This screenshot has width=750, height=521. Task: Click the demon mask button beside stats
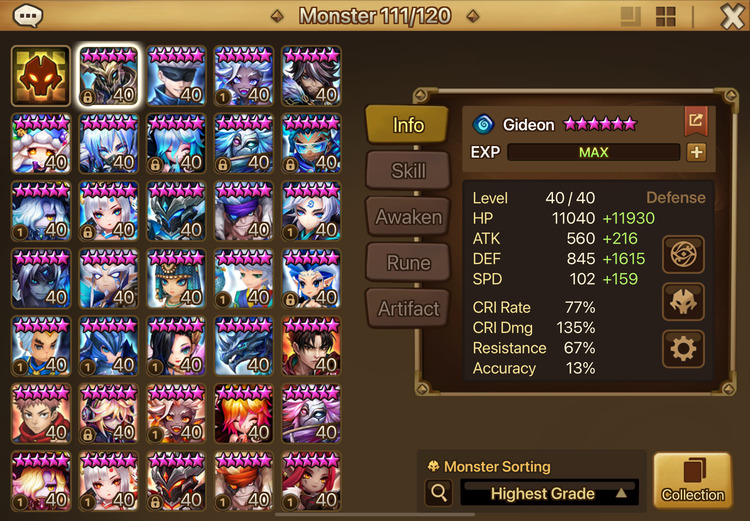[683, 302]
